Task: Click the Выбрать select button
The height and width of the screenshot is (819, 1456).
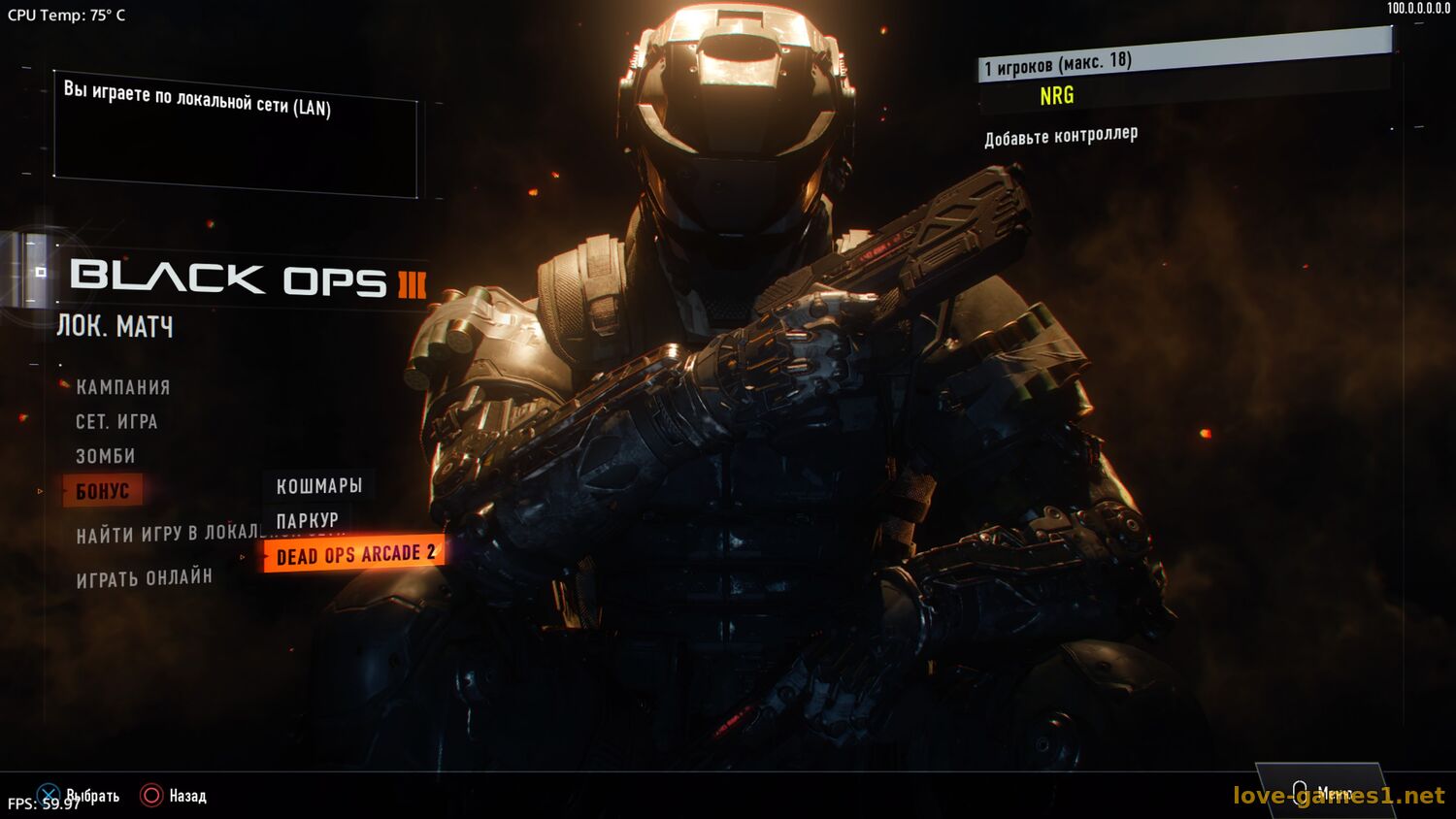Action: pyautogui.click(x=80, y=796)
